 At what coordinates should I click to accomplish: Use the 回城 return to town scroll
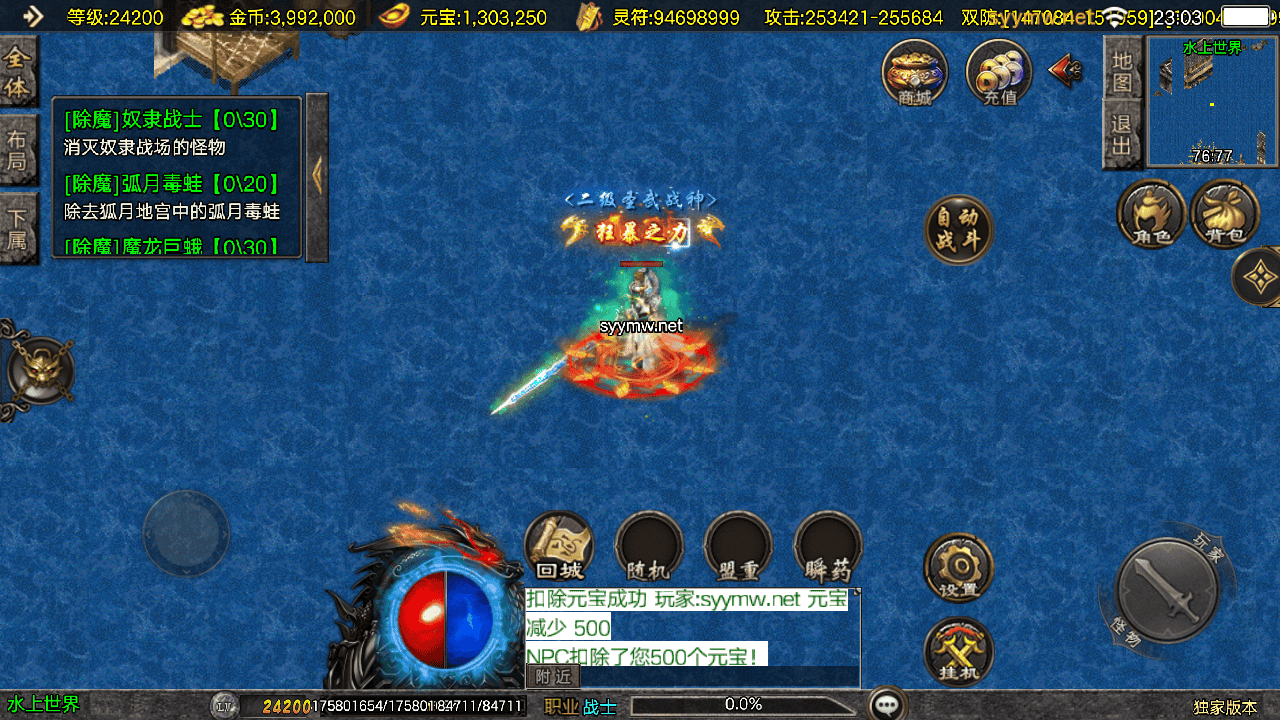[559, 546]
